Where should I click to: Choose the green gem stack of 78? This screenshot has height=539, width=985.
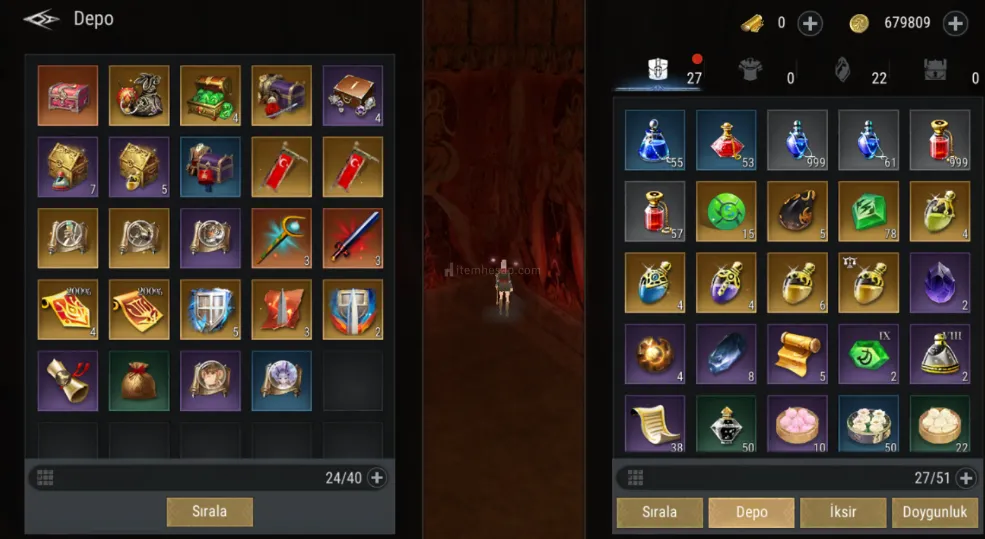pos(868,211)
